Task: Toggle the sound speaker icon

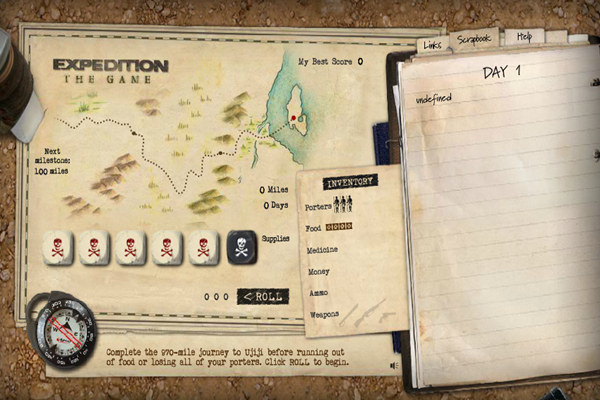Action: tap(394, 366)
